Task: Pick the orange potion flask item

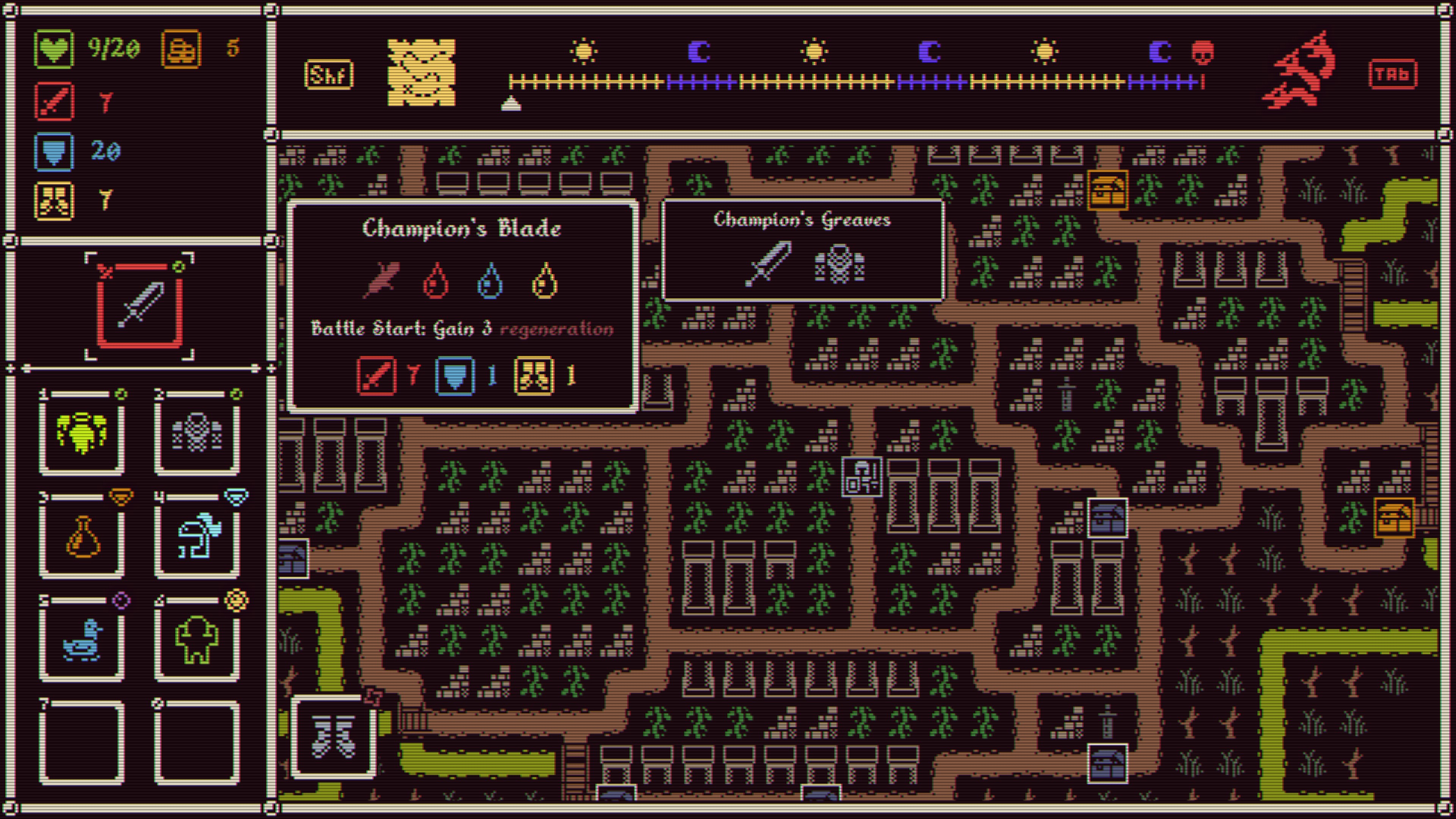Action: click(x=82, y=537)
